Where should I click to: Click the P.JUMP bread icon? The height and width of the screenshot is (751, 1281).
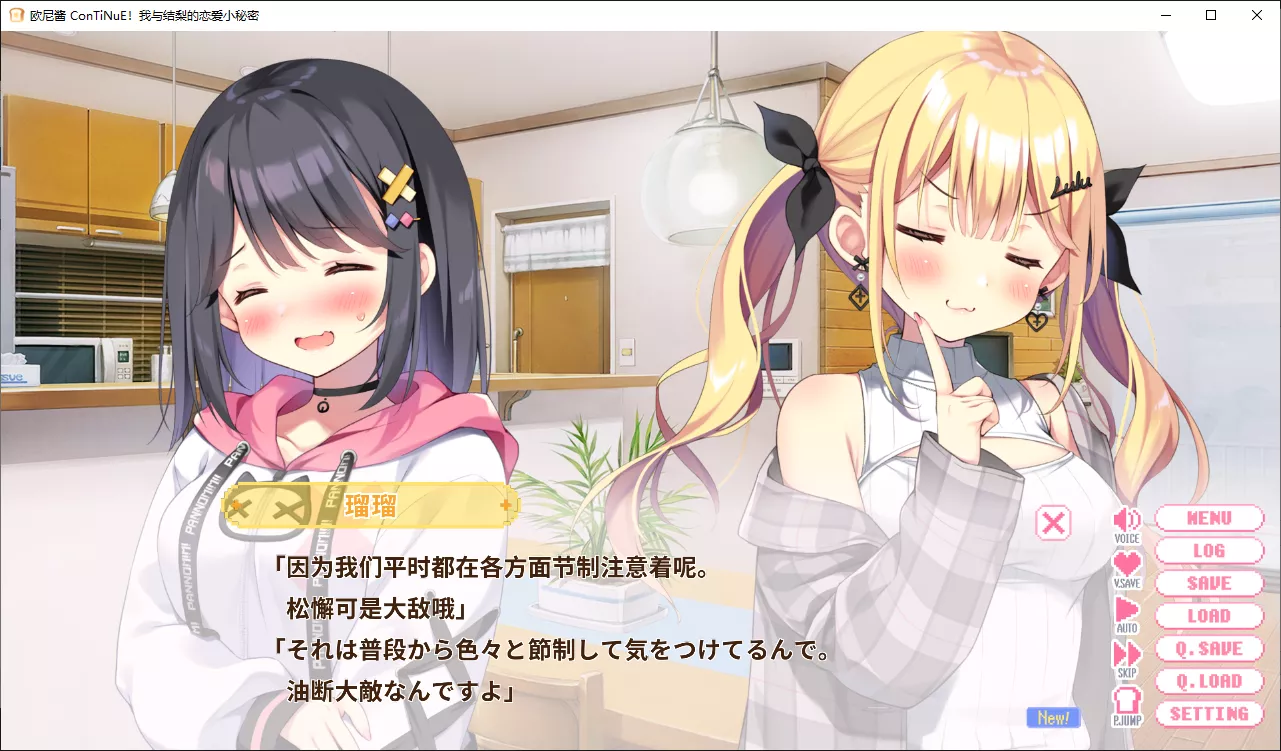(x=1127, y=702)
